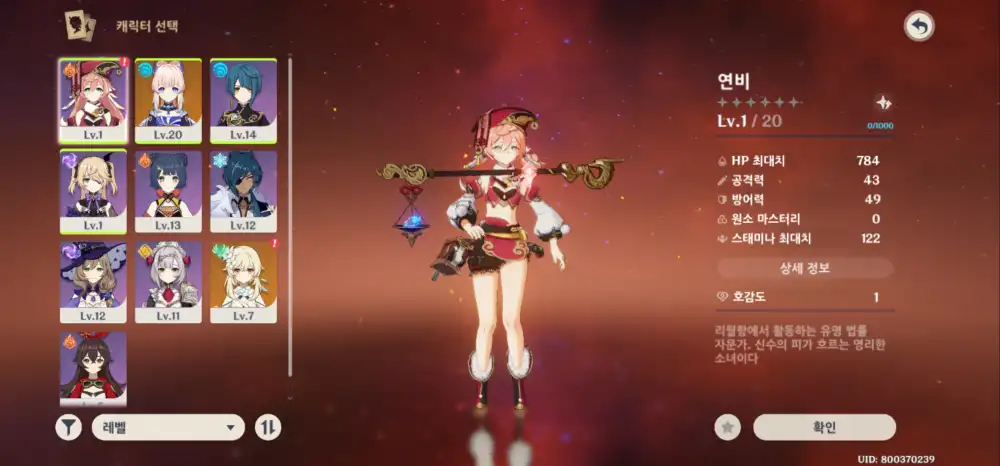This screenshot has height=466, width=1000.
Task: Select the highlighted Yanfei Lv.1 card
Action: (93, 100)
